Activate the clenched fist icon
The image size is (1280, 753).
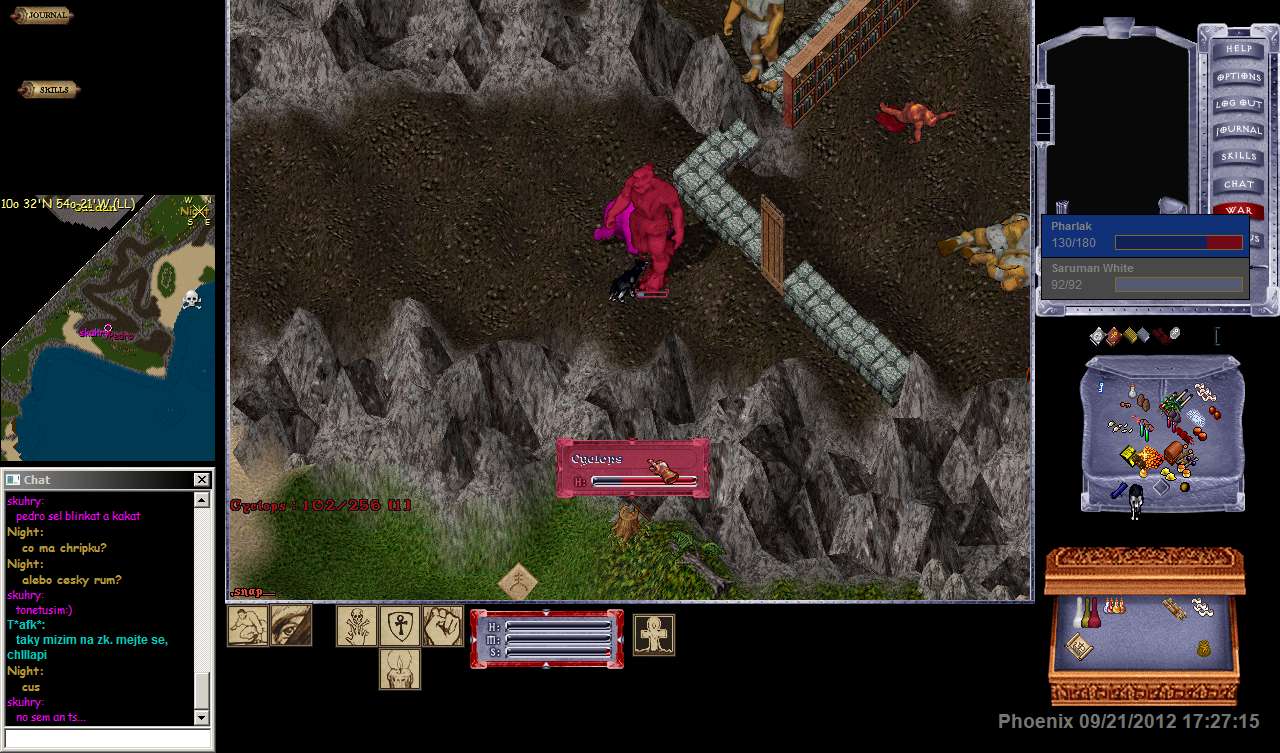pyautogui.click(x=442, y=625)
